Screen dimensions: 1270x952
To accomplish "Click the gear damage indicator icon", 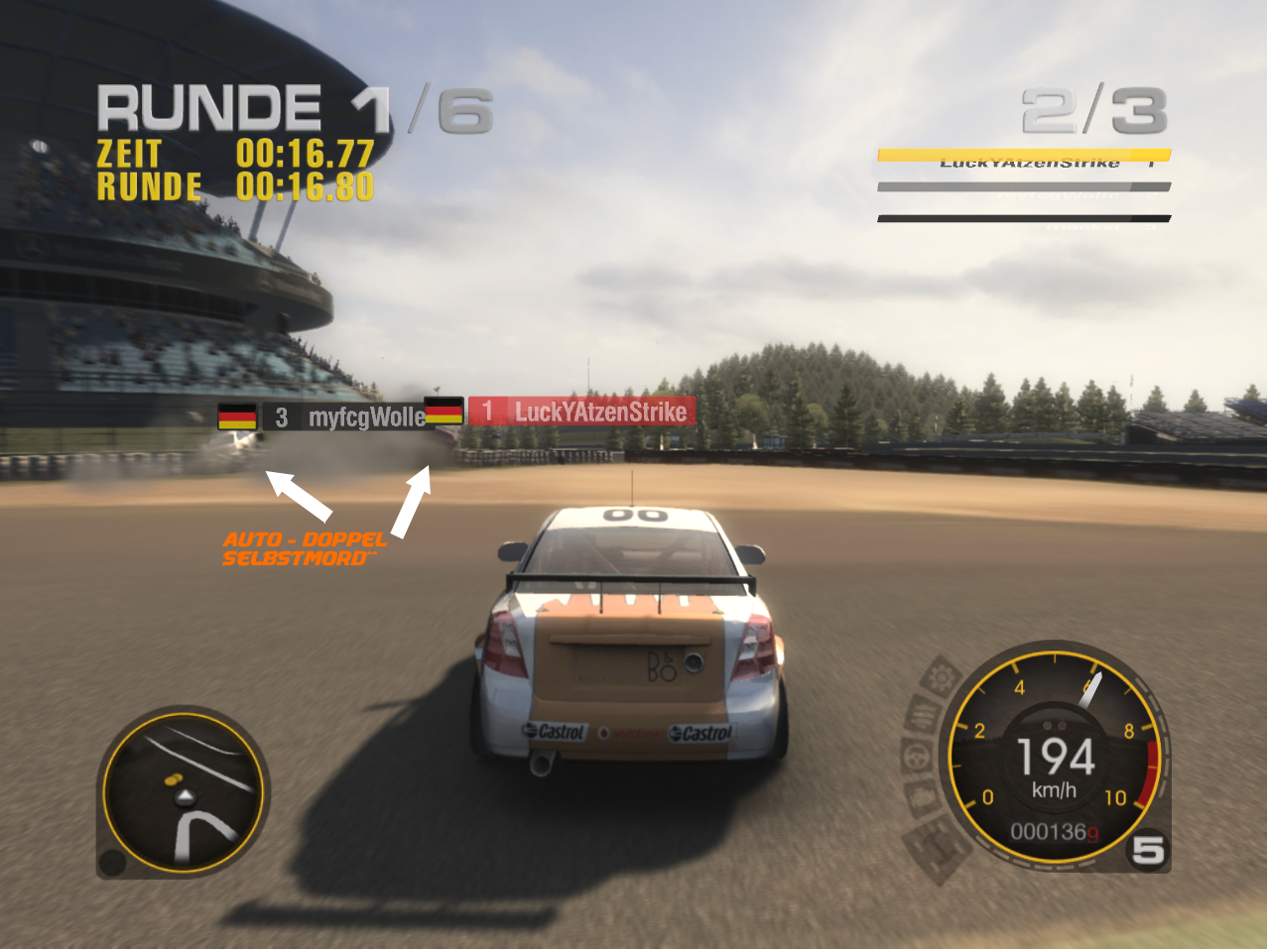I will (x=939, y=680).
